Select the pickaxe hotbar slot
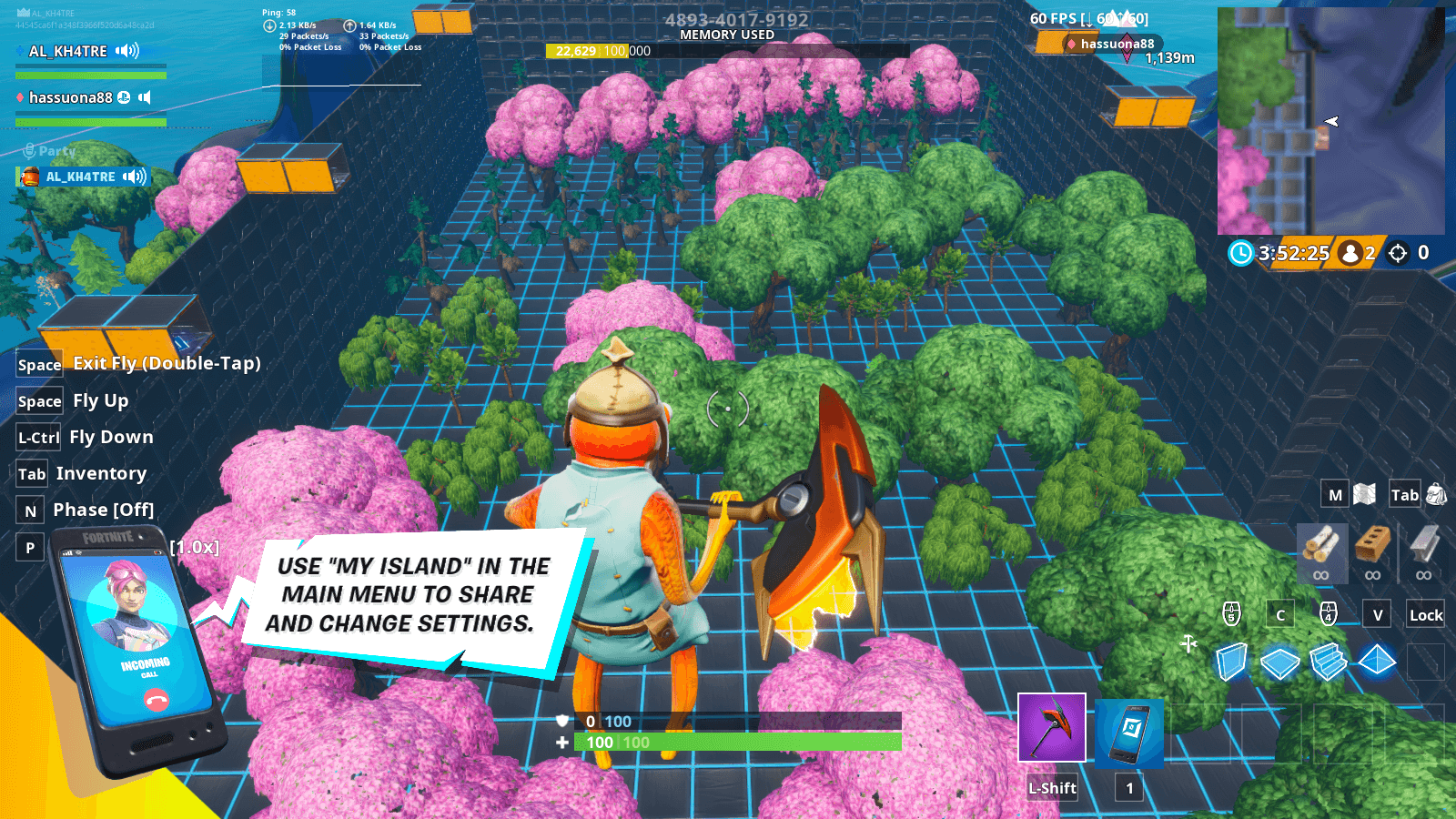The height and width of the screenshot is (819, 1456). coord(1051,728)
